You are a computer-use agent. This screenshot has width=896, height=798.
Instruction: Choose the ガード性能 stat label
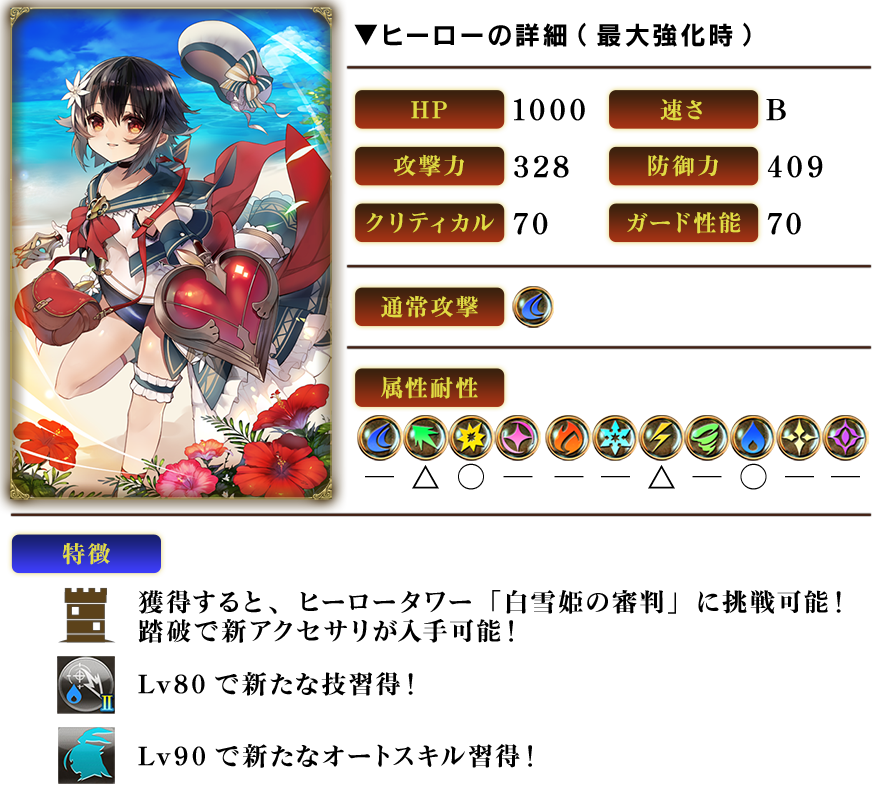point(684,223)
